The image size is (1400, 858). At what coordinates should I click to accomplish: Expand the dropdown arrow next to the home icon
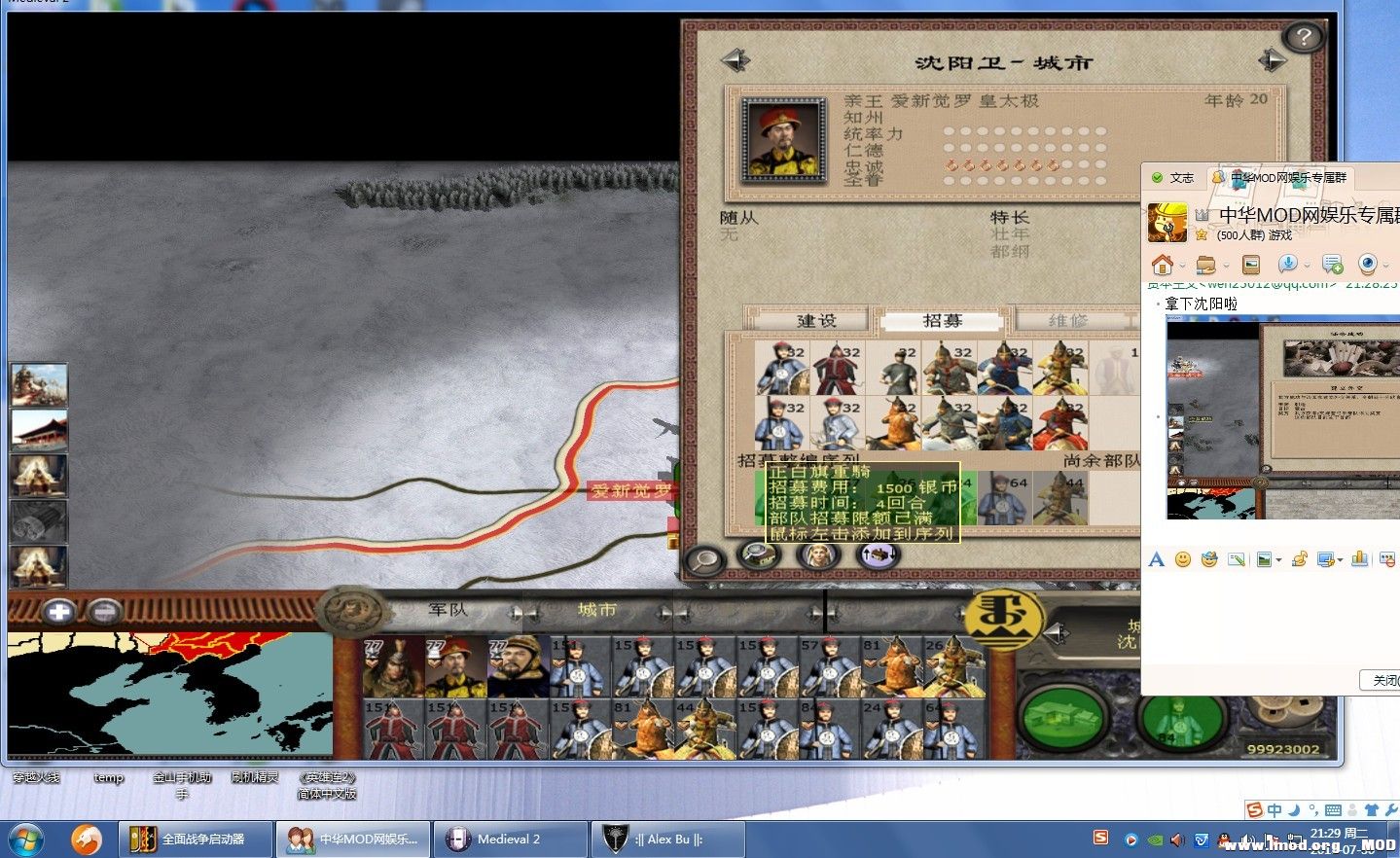1182,264
